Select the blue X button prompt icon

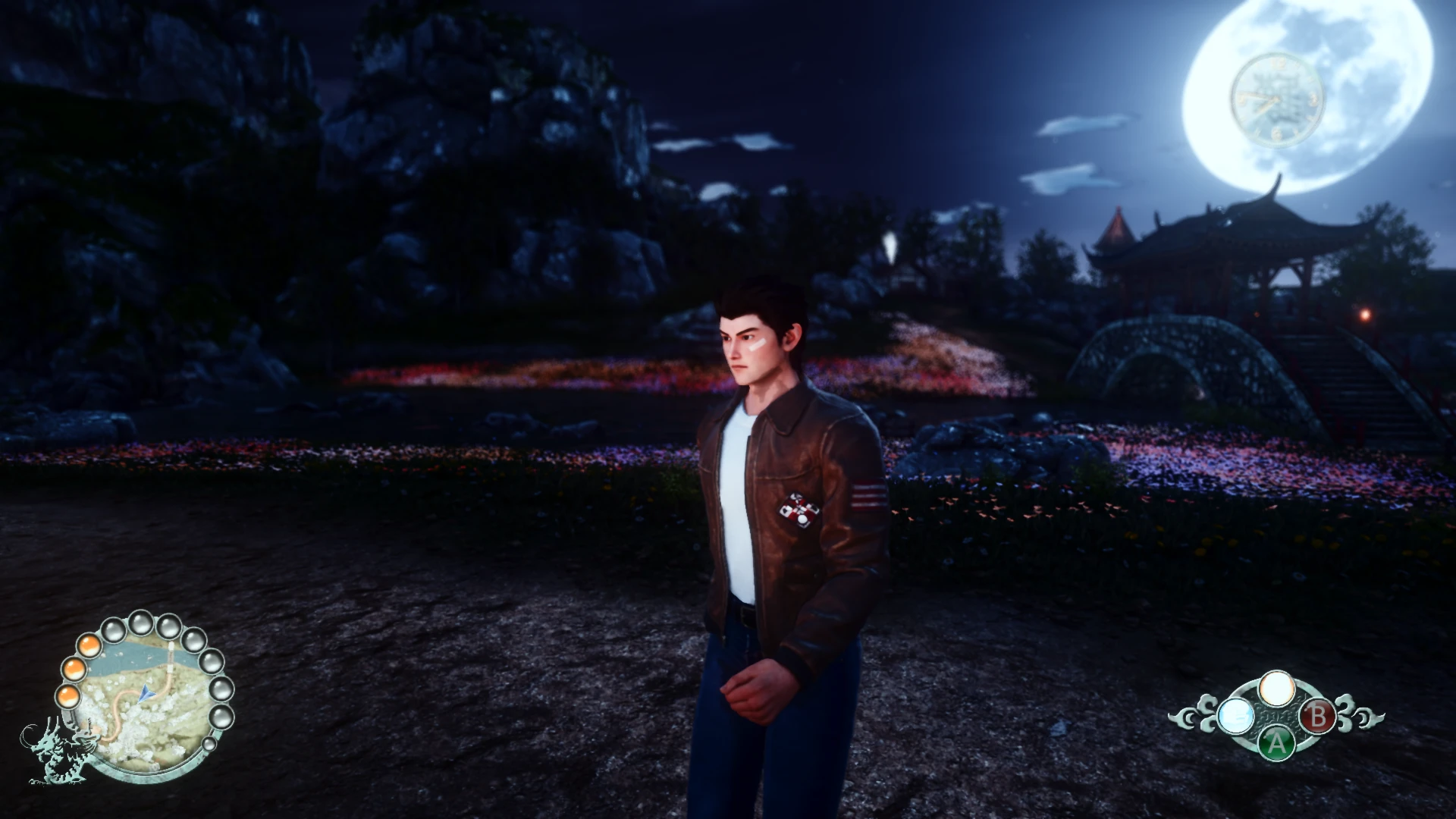pyautogui.click(x=1236, y=717)
